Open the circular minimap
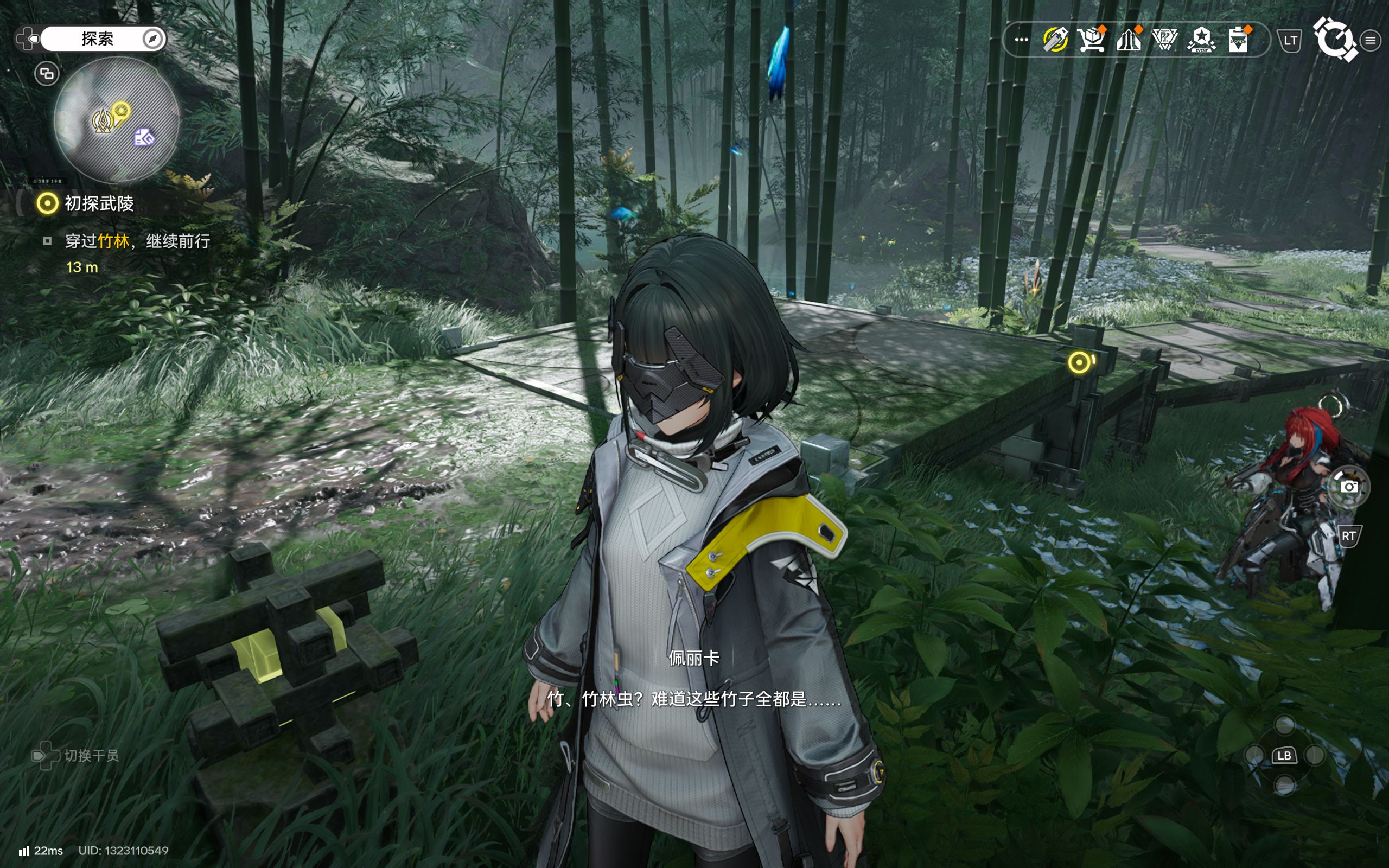This screenshot has width=1389, height=868. tap(117, 119)
